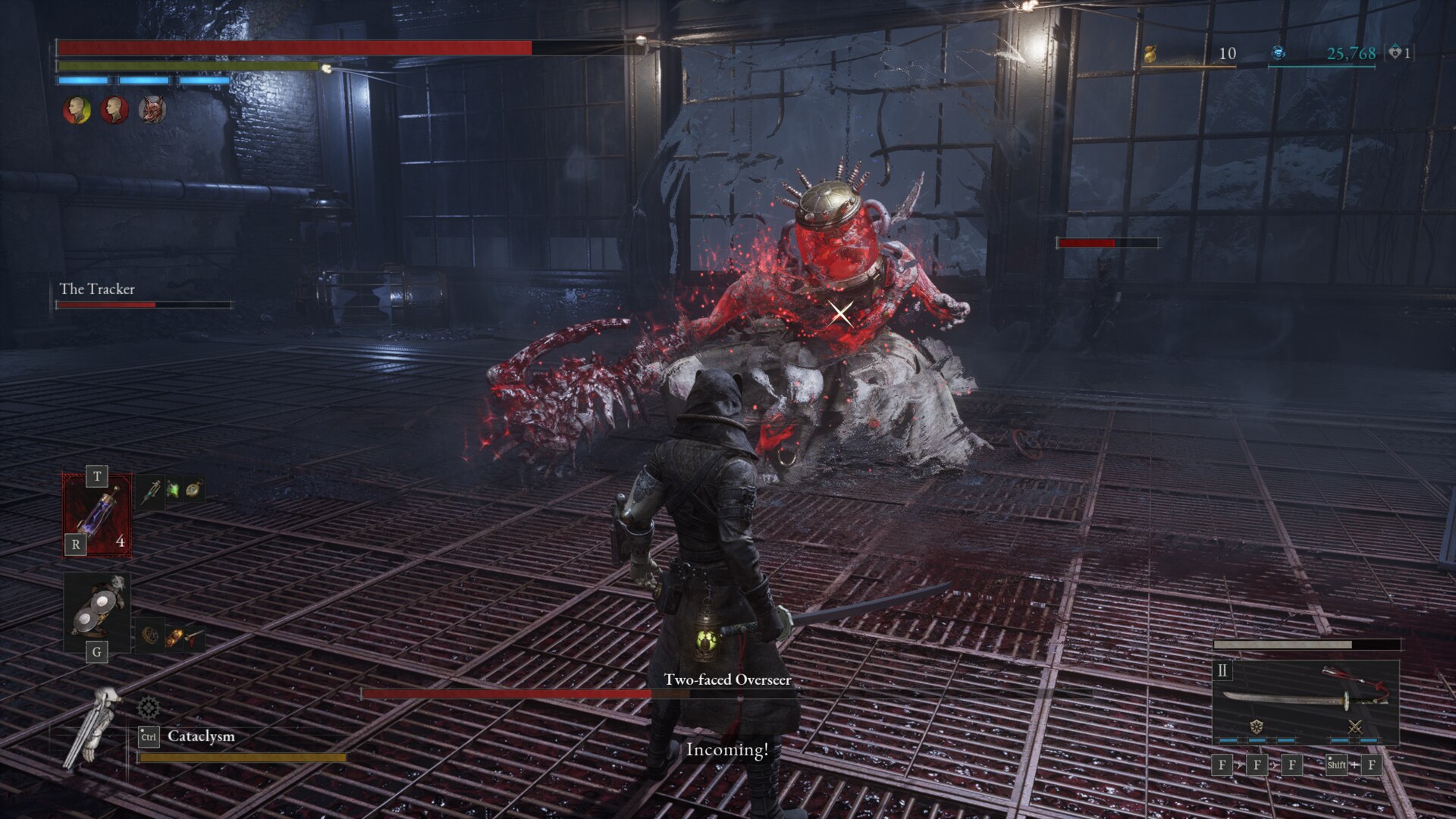Click the gear icon above Cataclysm
This screenshot has width=1456, height=819.
149,708
